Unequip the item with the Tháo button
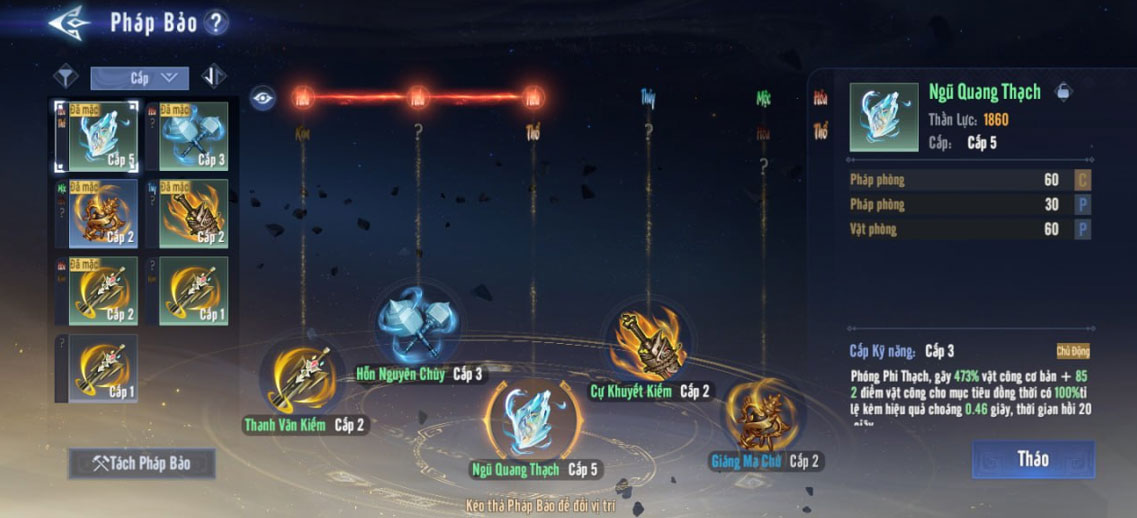Viewport: 1137px width, 518px height. (1032, 459)
